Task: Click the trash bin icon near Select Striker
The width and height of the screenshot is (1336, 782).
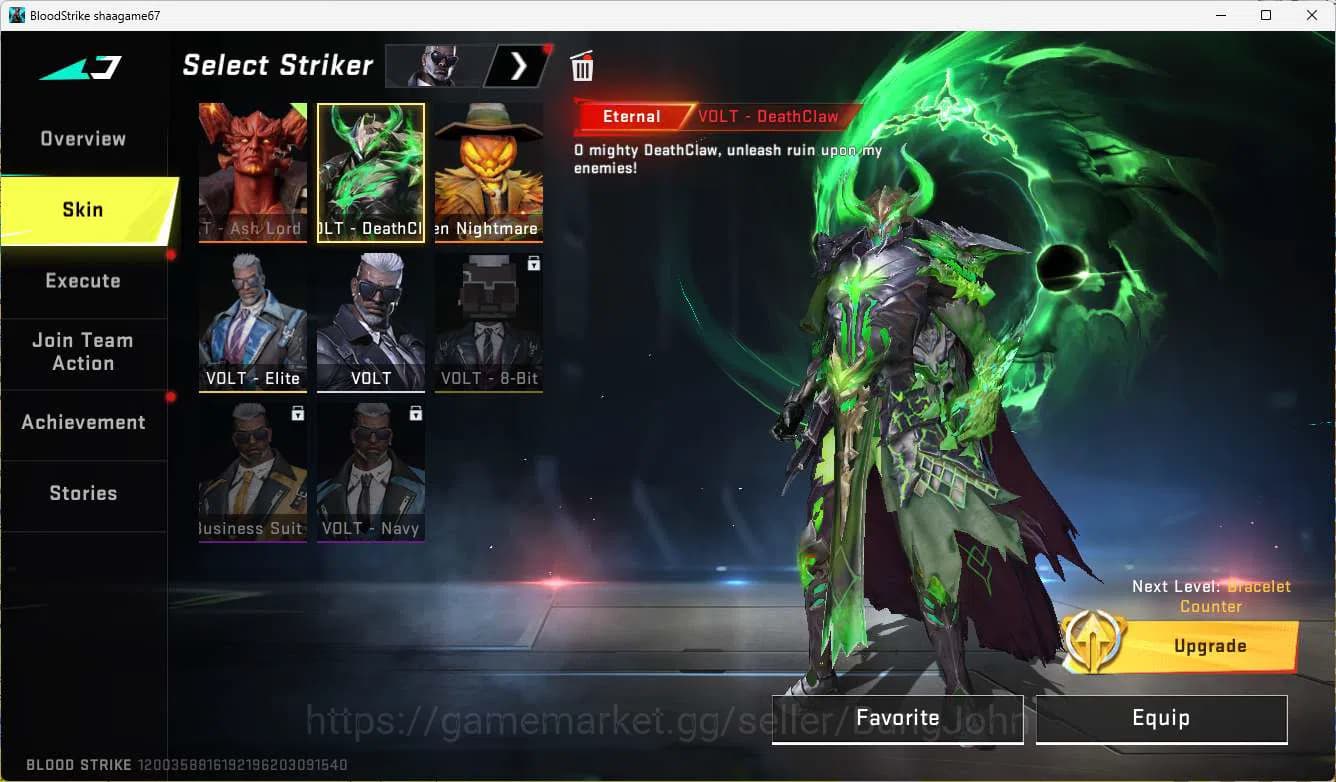Action: point(582,66)
